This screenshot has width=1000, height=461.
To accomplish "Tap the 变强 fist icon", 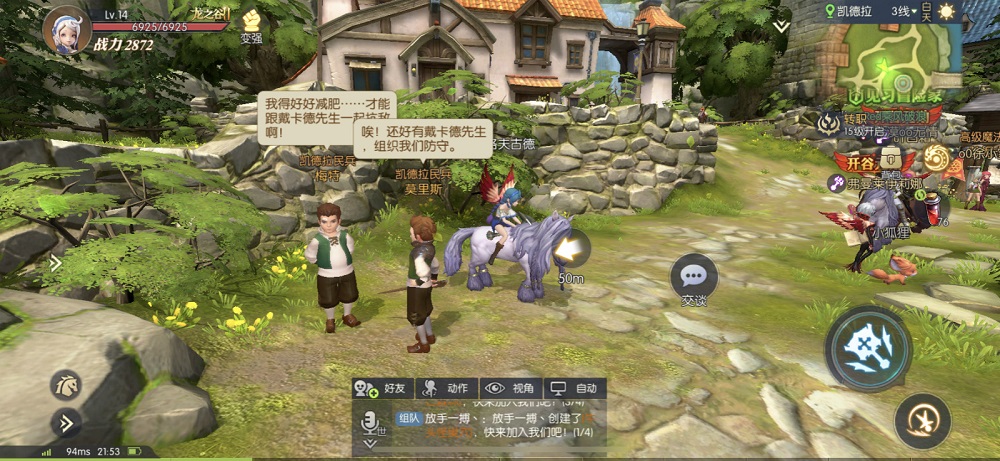I will (251, 23).
